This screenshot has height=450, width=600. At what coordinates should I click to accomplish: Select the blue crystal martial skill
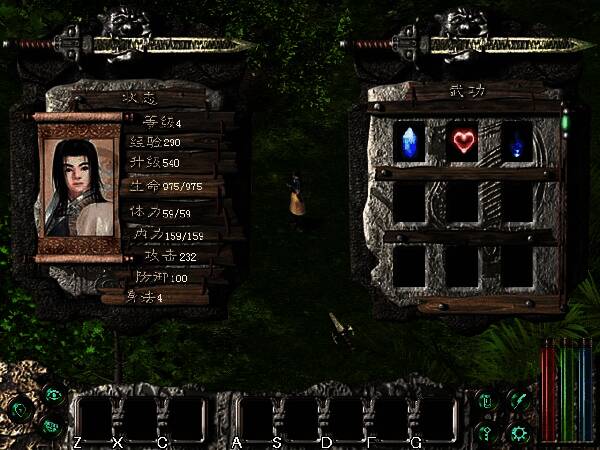click(409, 140)
